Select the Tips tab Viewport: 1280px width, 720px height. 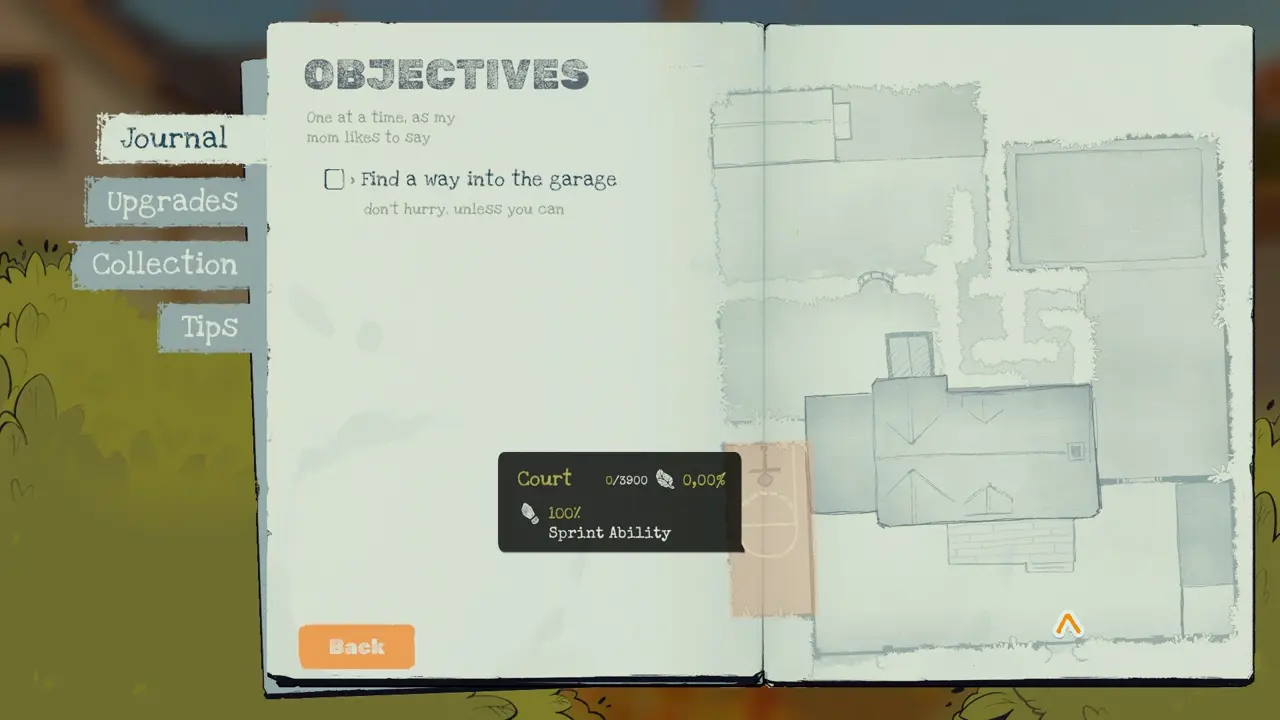coord(209,327)
